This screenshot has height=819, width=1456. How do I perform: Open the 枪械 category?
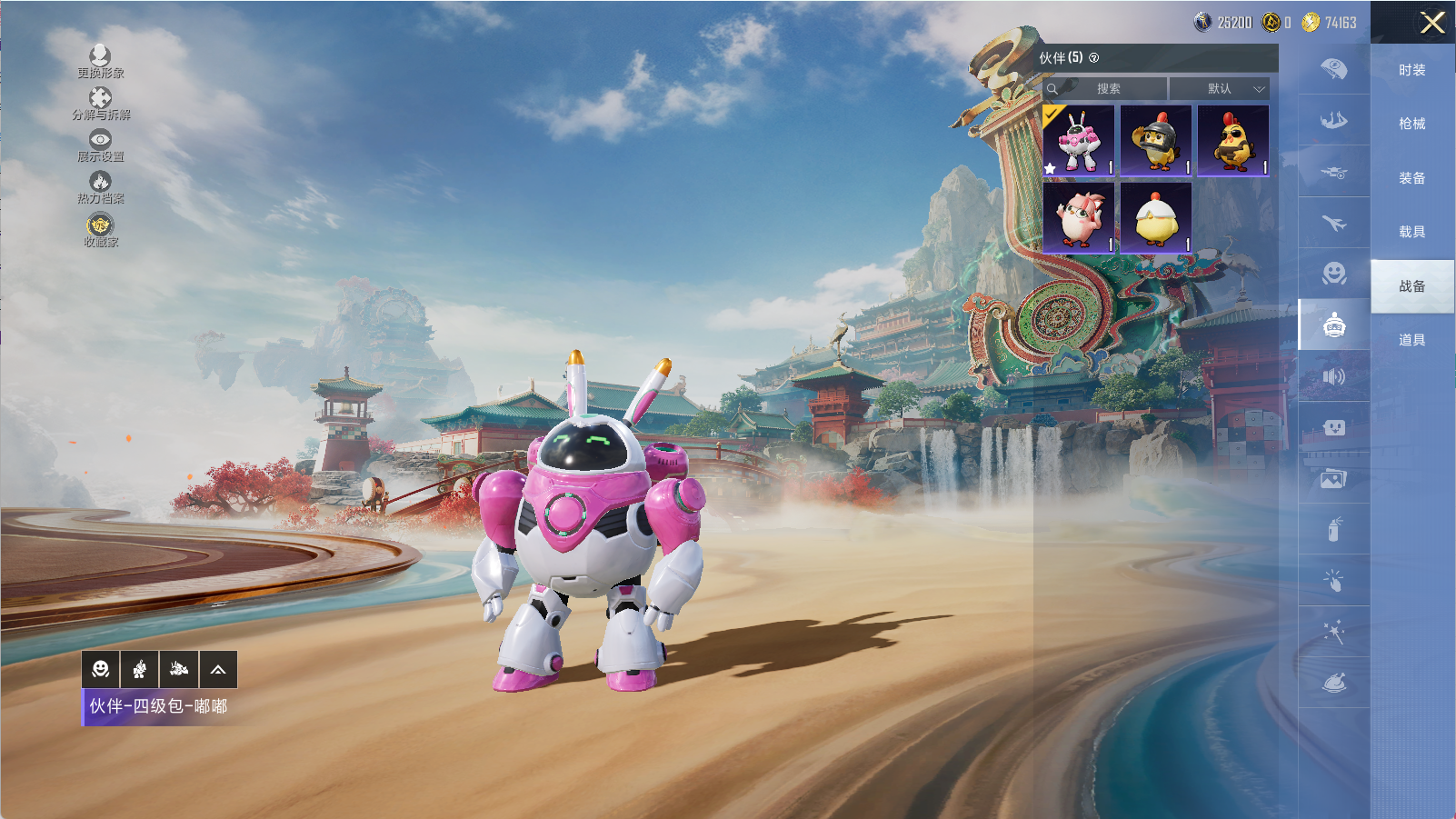click(1411, 124)
